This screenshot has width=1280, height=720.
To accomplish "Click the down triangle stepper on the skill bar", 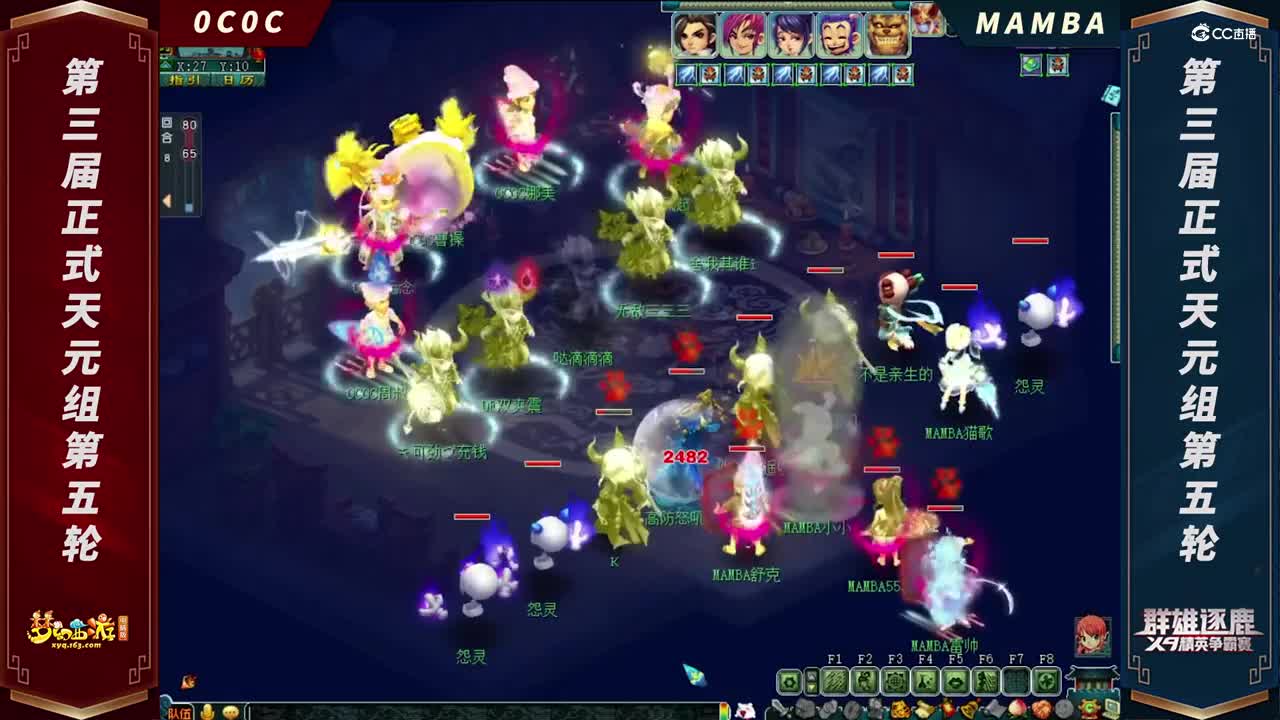I will click(812, 686).
